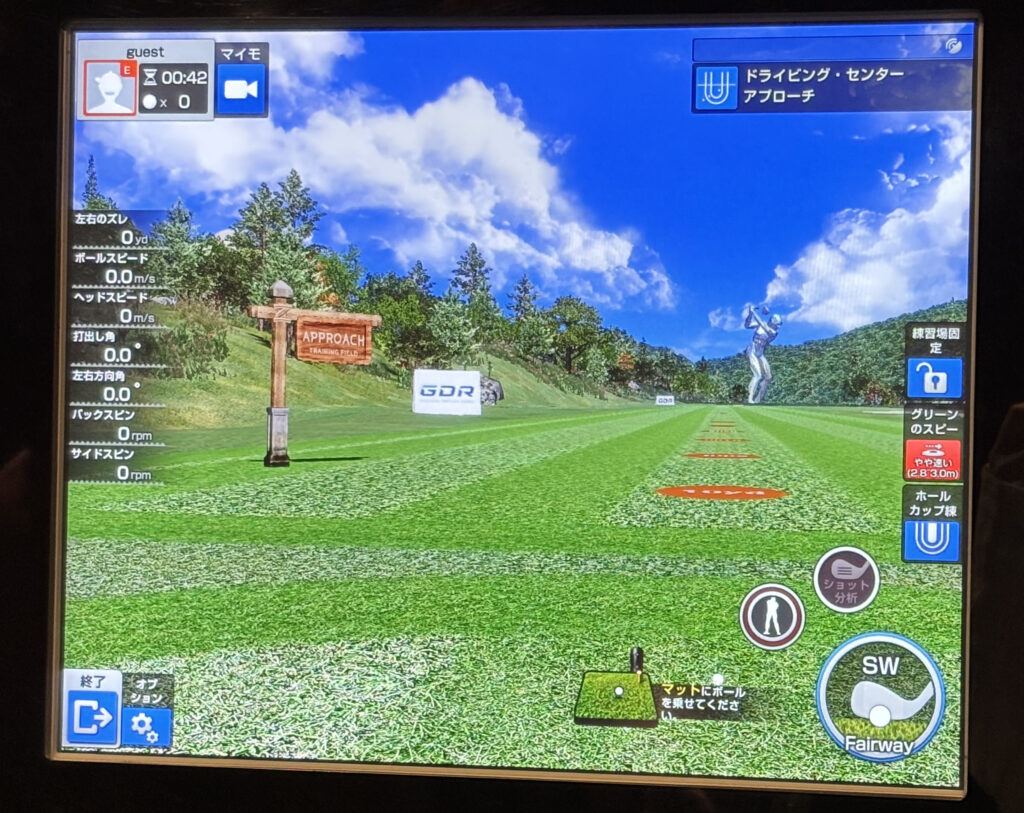Click the golfer stance round icon
Screen dimensions: 1024x813
tap(772, 617)
